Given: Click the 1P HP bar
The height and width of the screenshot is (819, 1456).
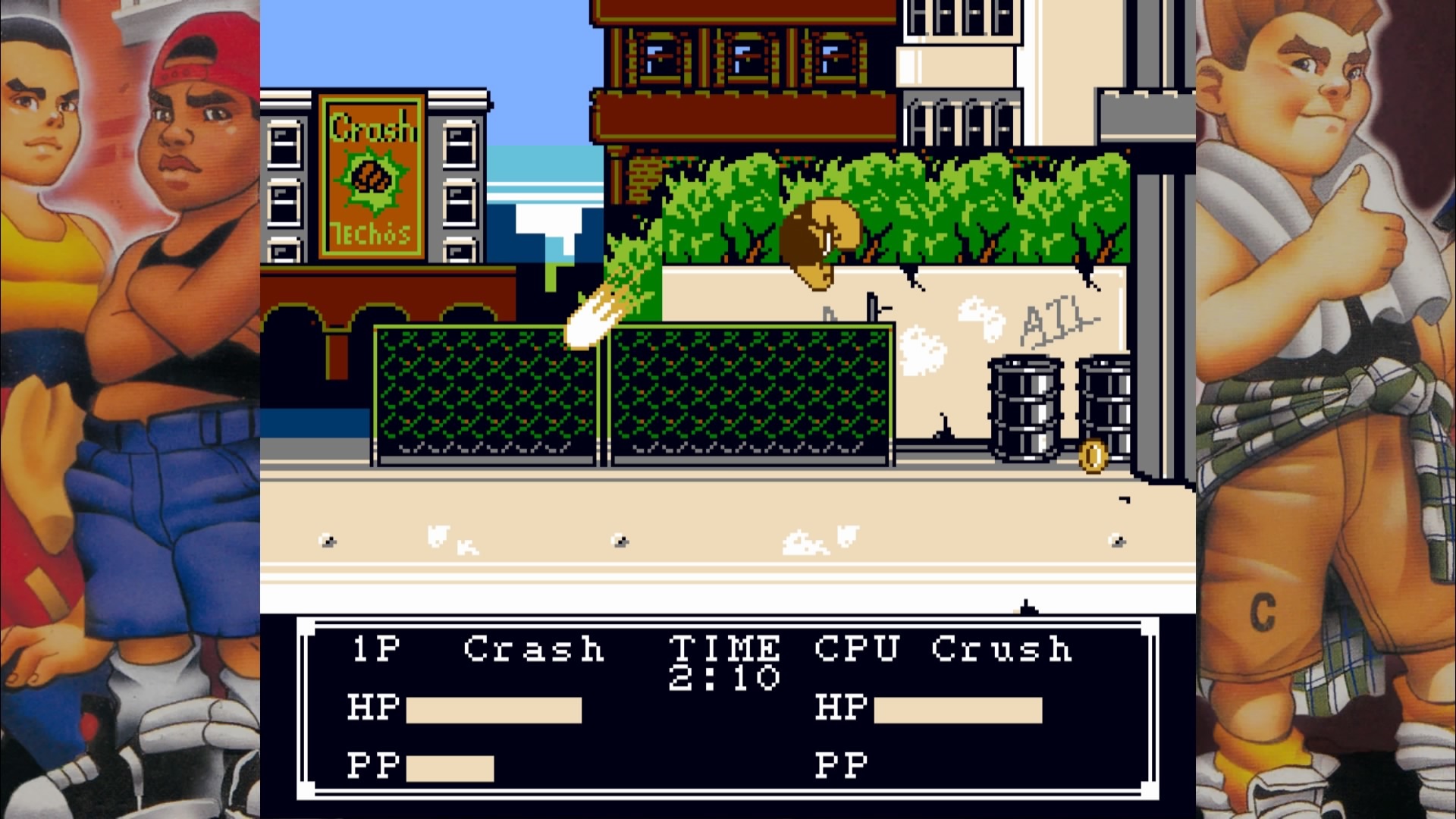Looking at the screenshot, I should 493,711.
